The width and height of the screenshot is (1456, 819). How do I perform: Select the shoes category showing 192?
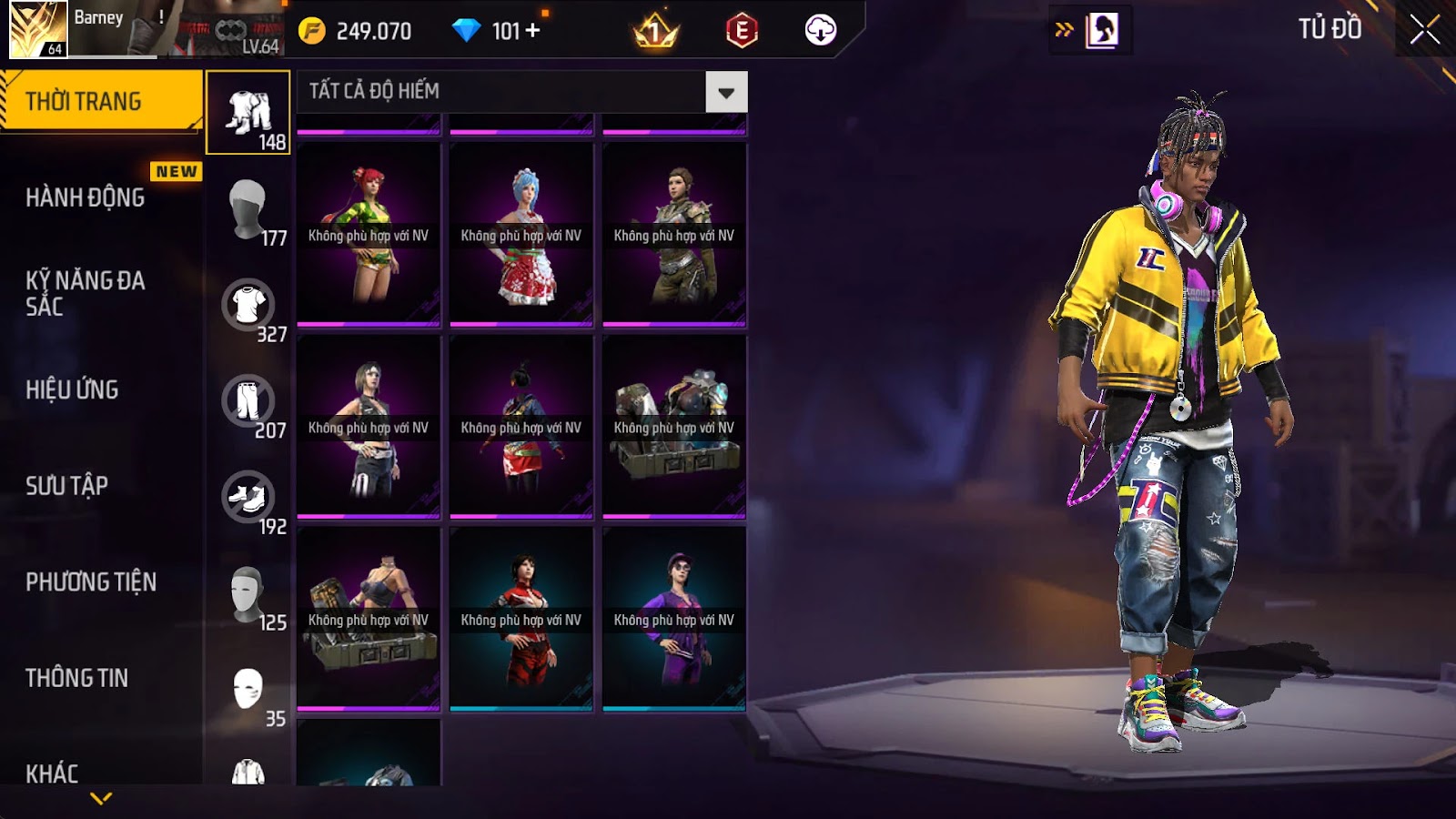pyautogui.click(x=248, y=498)
